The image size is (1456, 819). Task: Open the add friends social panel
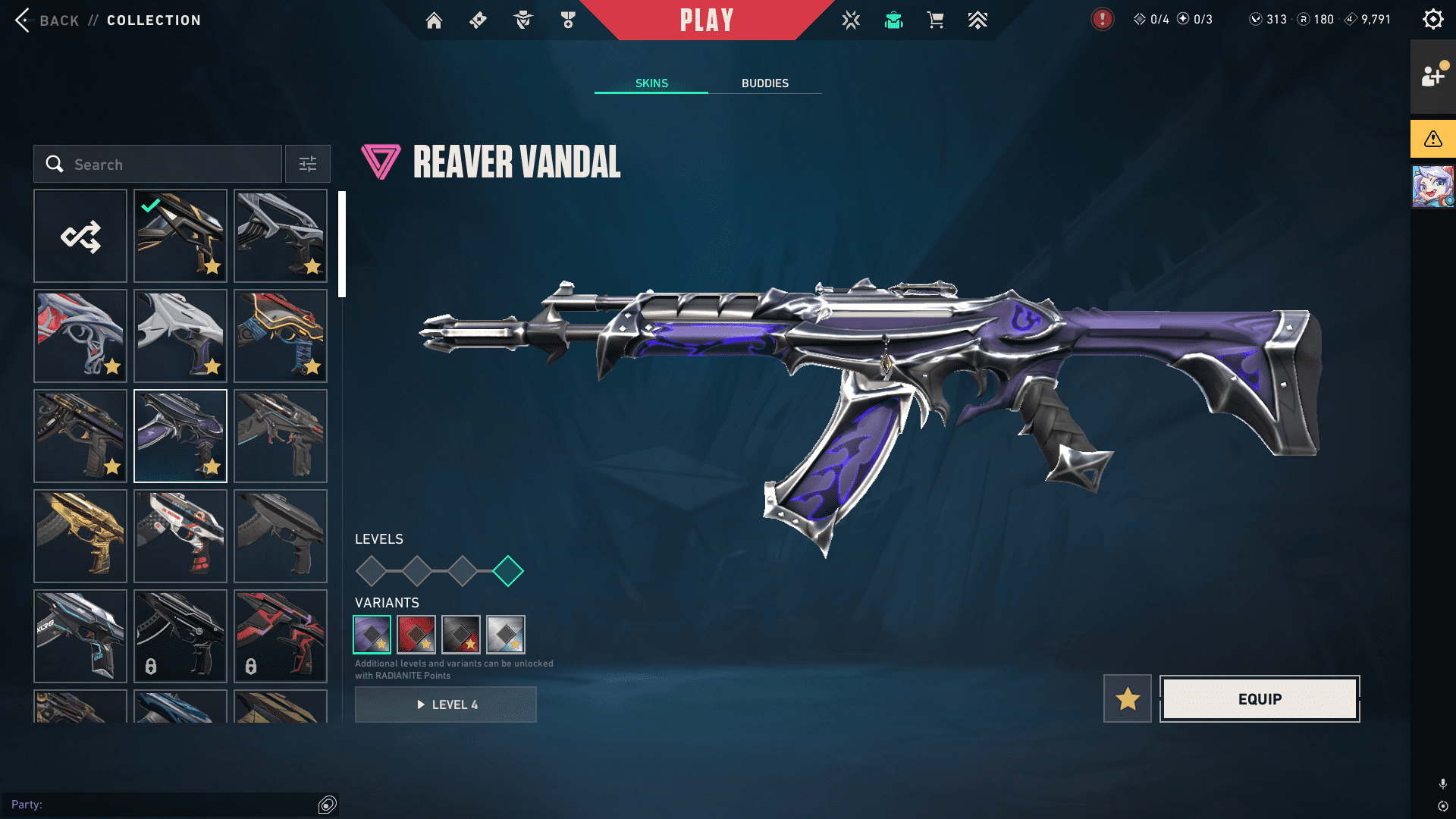click(1432, 76)
